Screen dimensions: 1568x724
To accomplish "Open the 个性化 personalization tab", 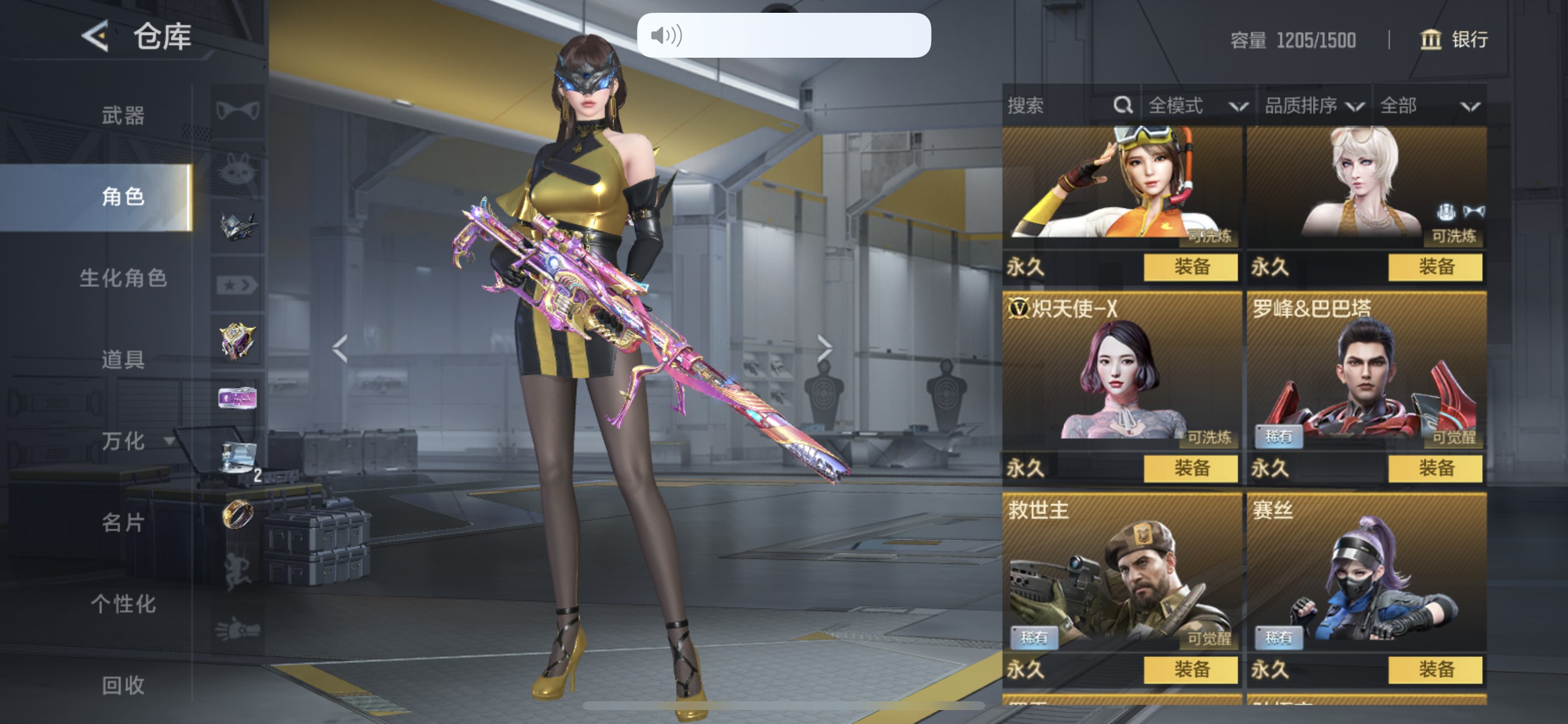I will [x=123, y=603].
